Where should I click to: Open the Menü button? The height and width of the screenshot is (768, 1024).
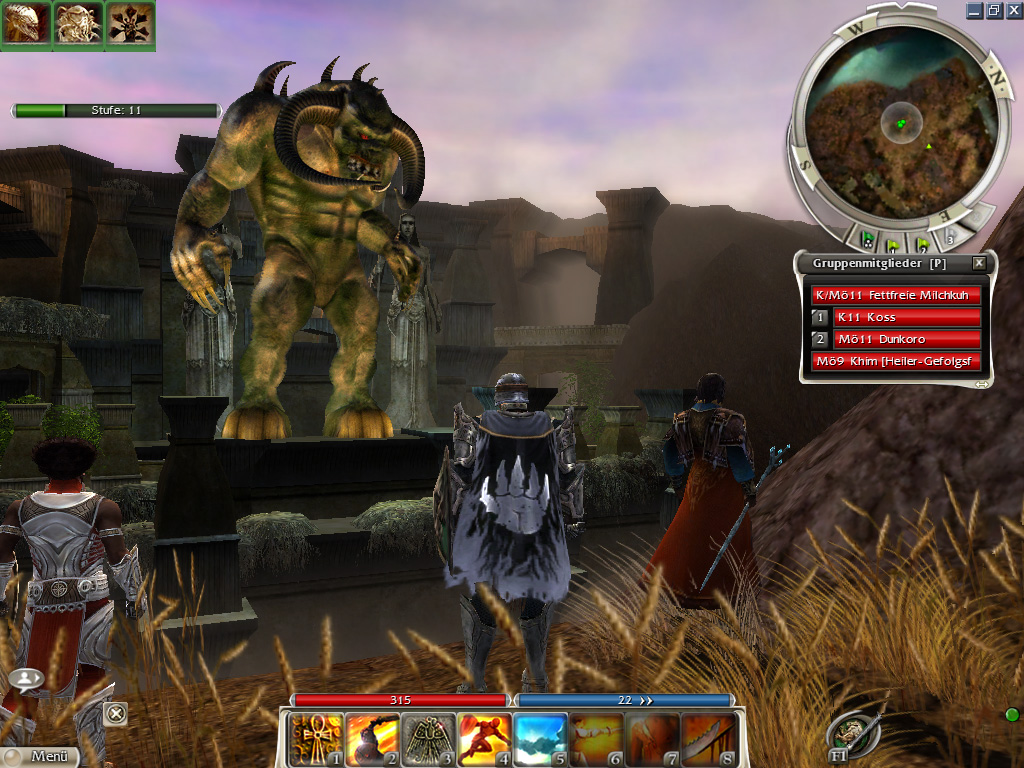coord(40,757)
